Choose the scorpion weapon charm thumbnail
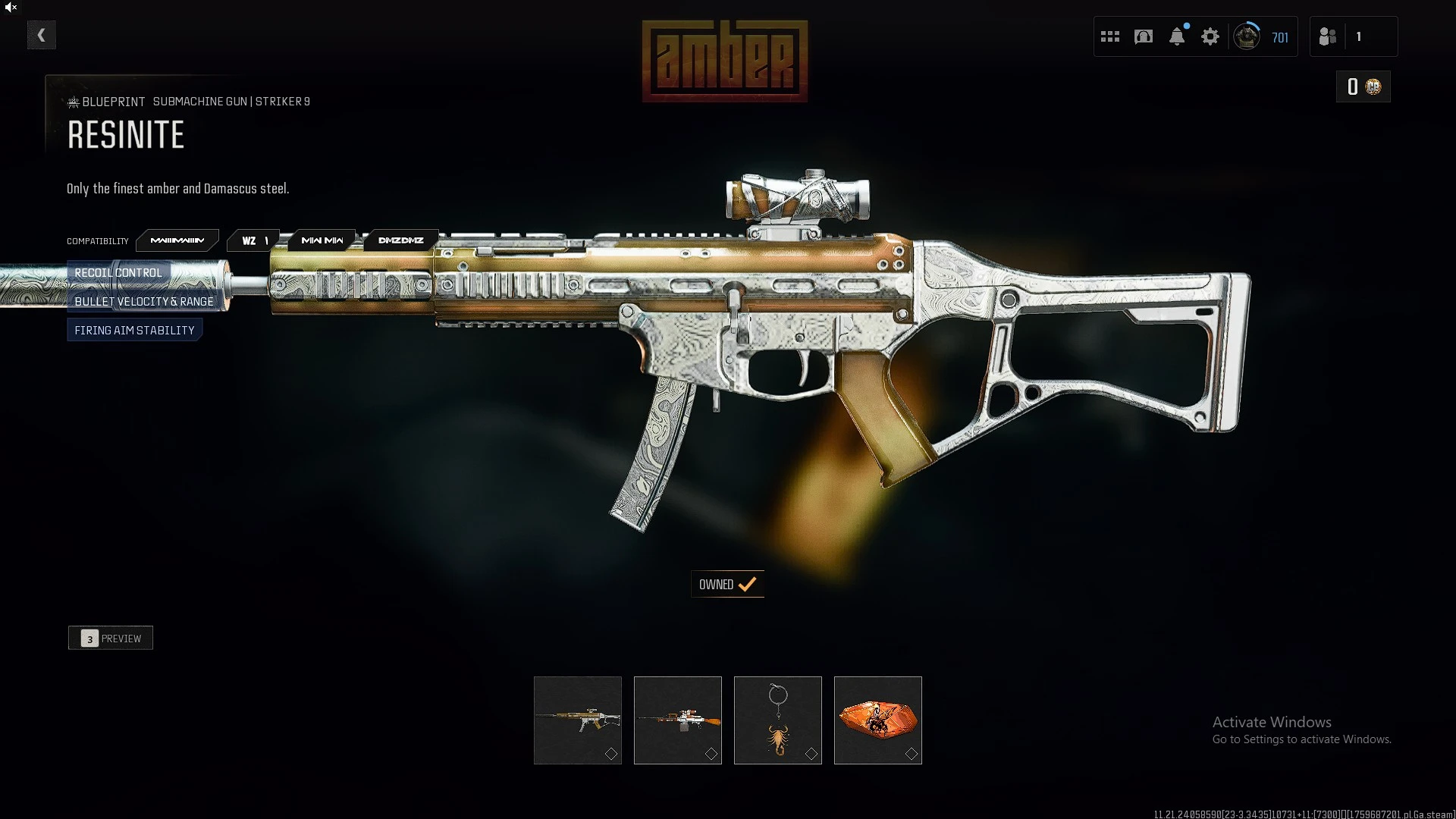 point(778,720)
